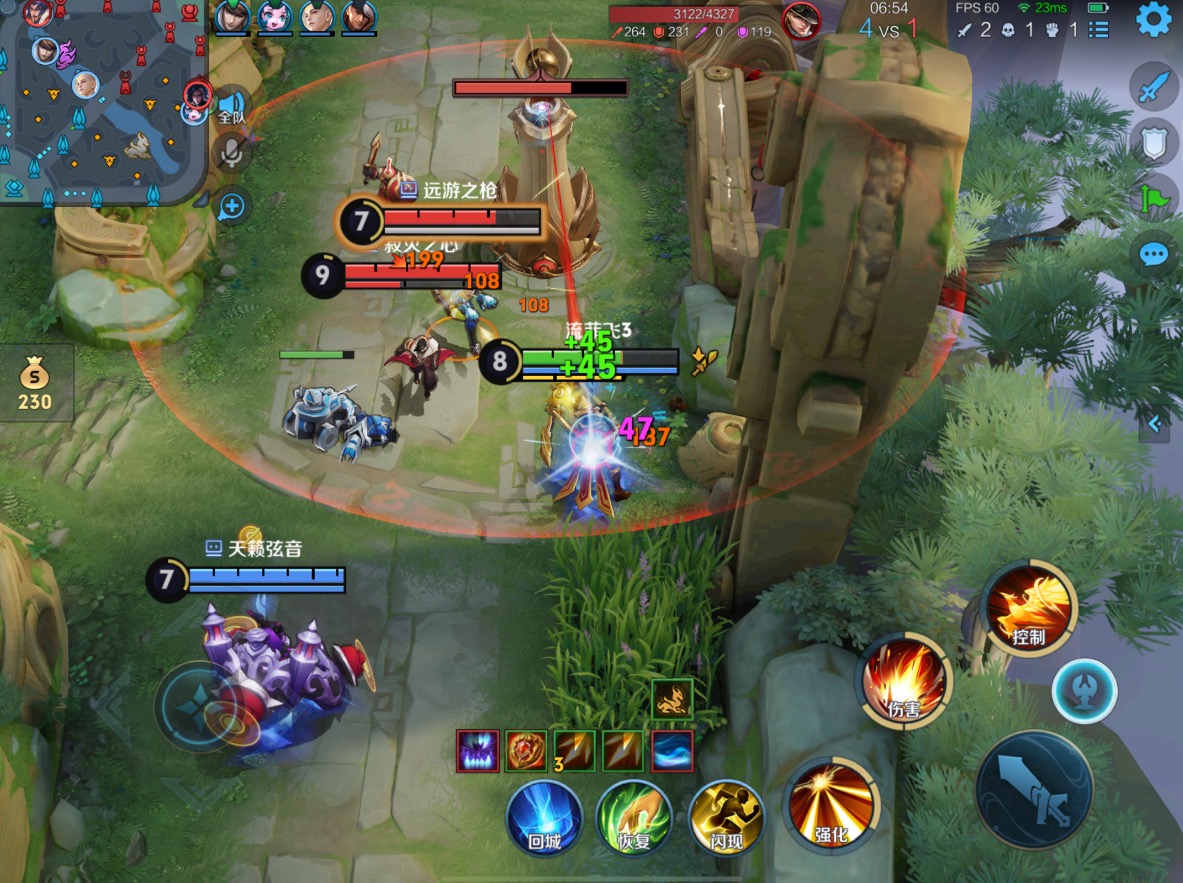Toggle the microphone button
Viewport: 1183px width, 883px height.
pos(232,153)
